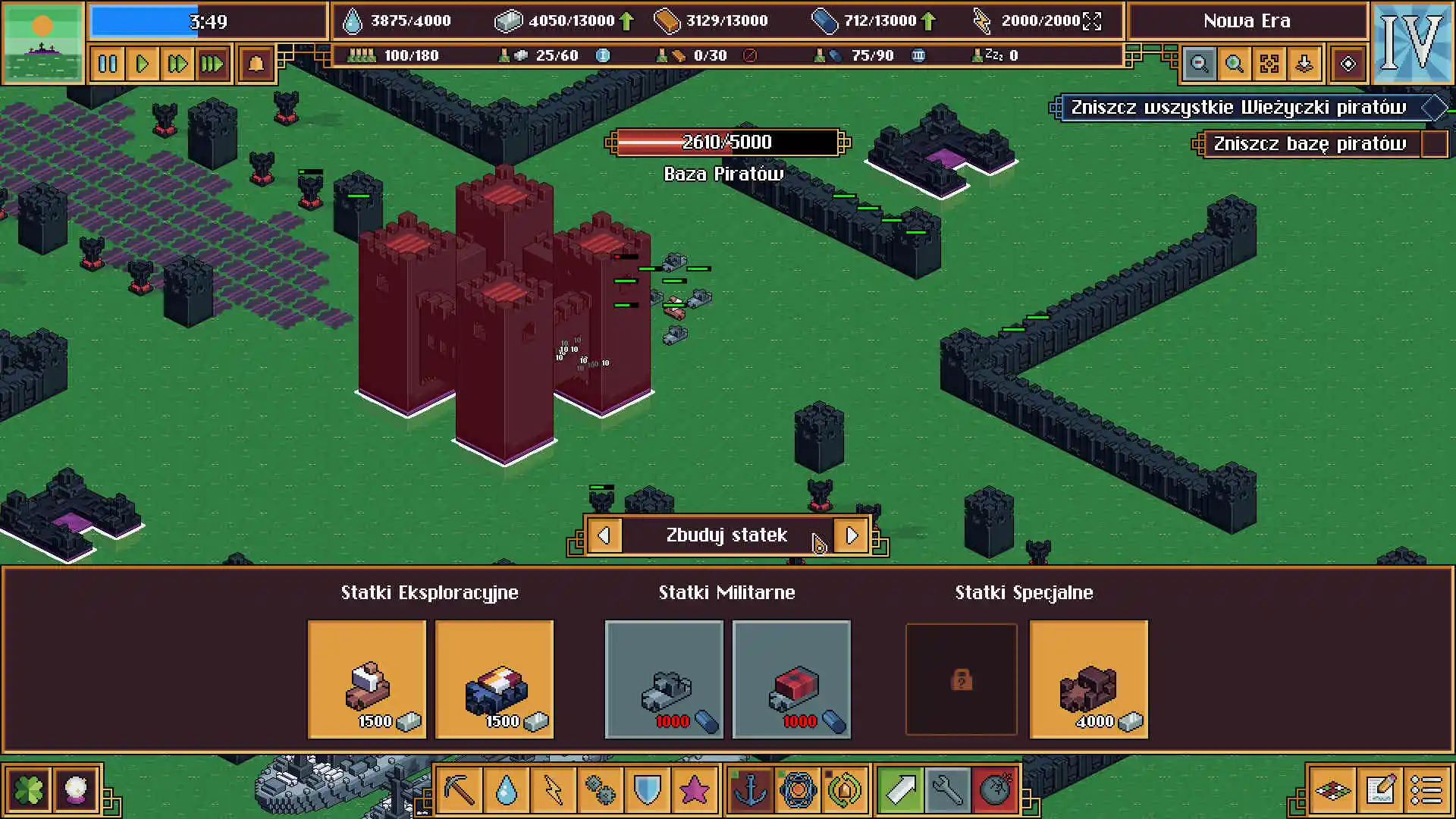Open the water drop build category

click(506, 790)
